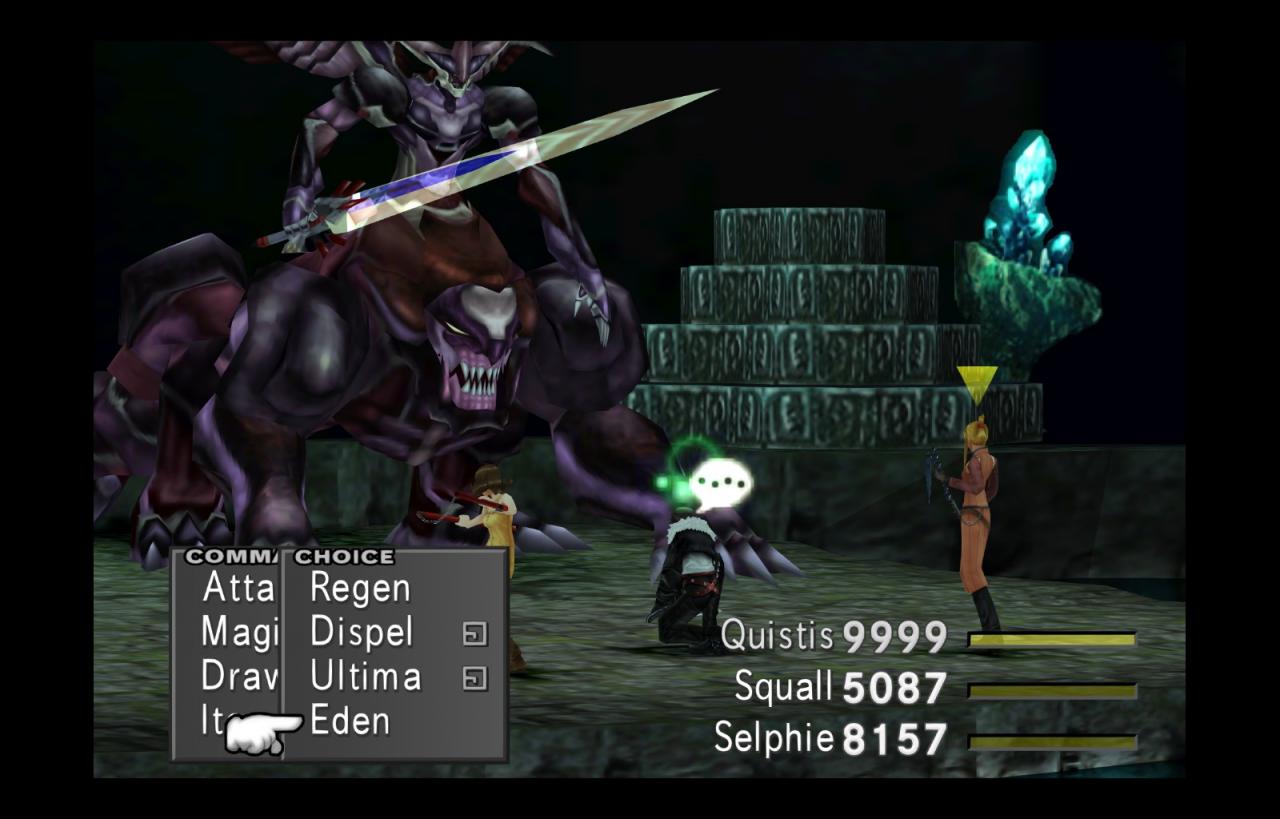Select Quistis in the party list
Viewport: 1280px width, 819px height.
click(x=778, y=635)
